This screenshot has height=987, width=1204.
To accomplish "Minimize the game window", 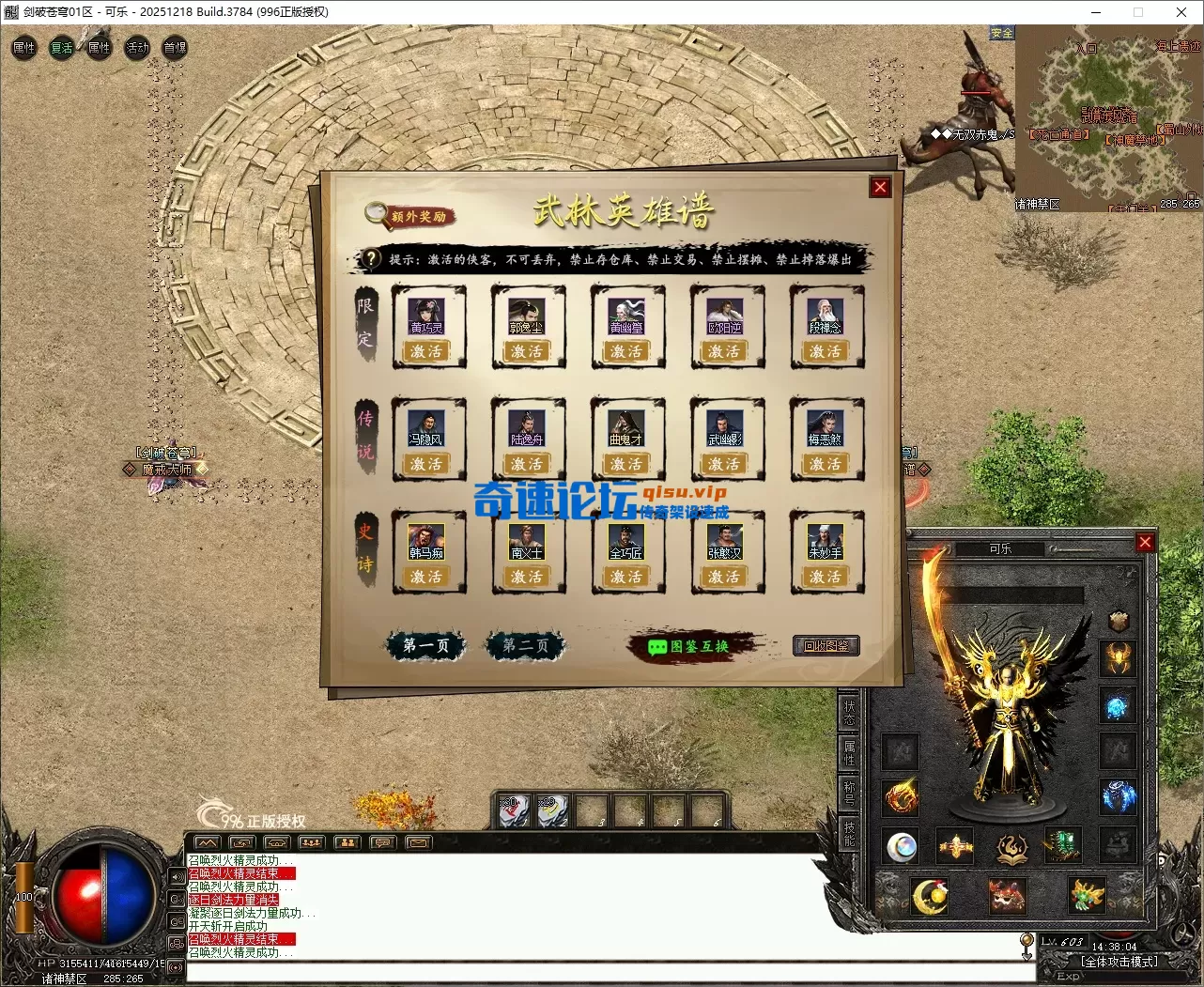I will pos(1095,12).
